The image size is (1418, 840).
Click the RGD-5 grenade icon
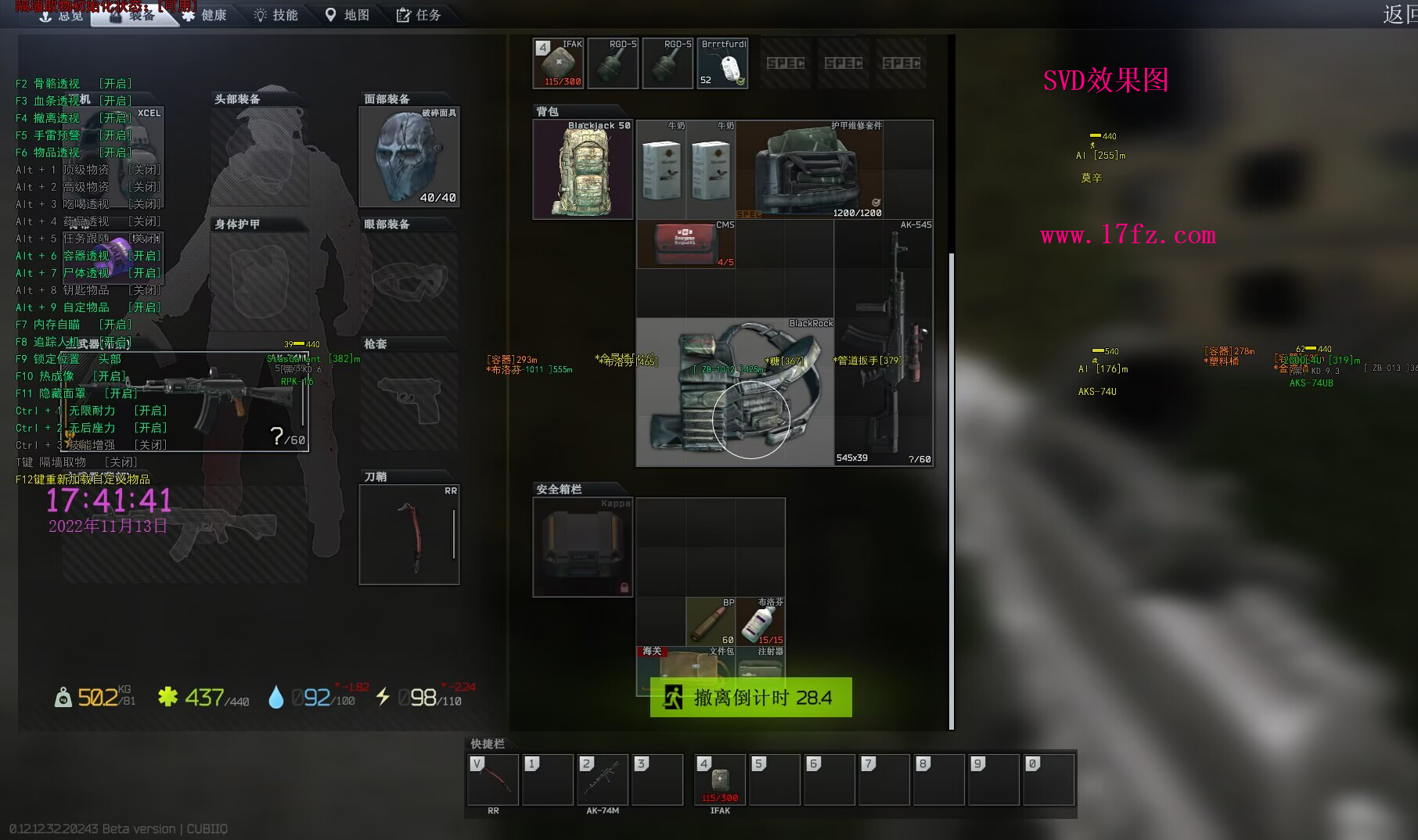pyautogui.click(x=613, y=63)
